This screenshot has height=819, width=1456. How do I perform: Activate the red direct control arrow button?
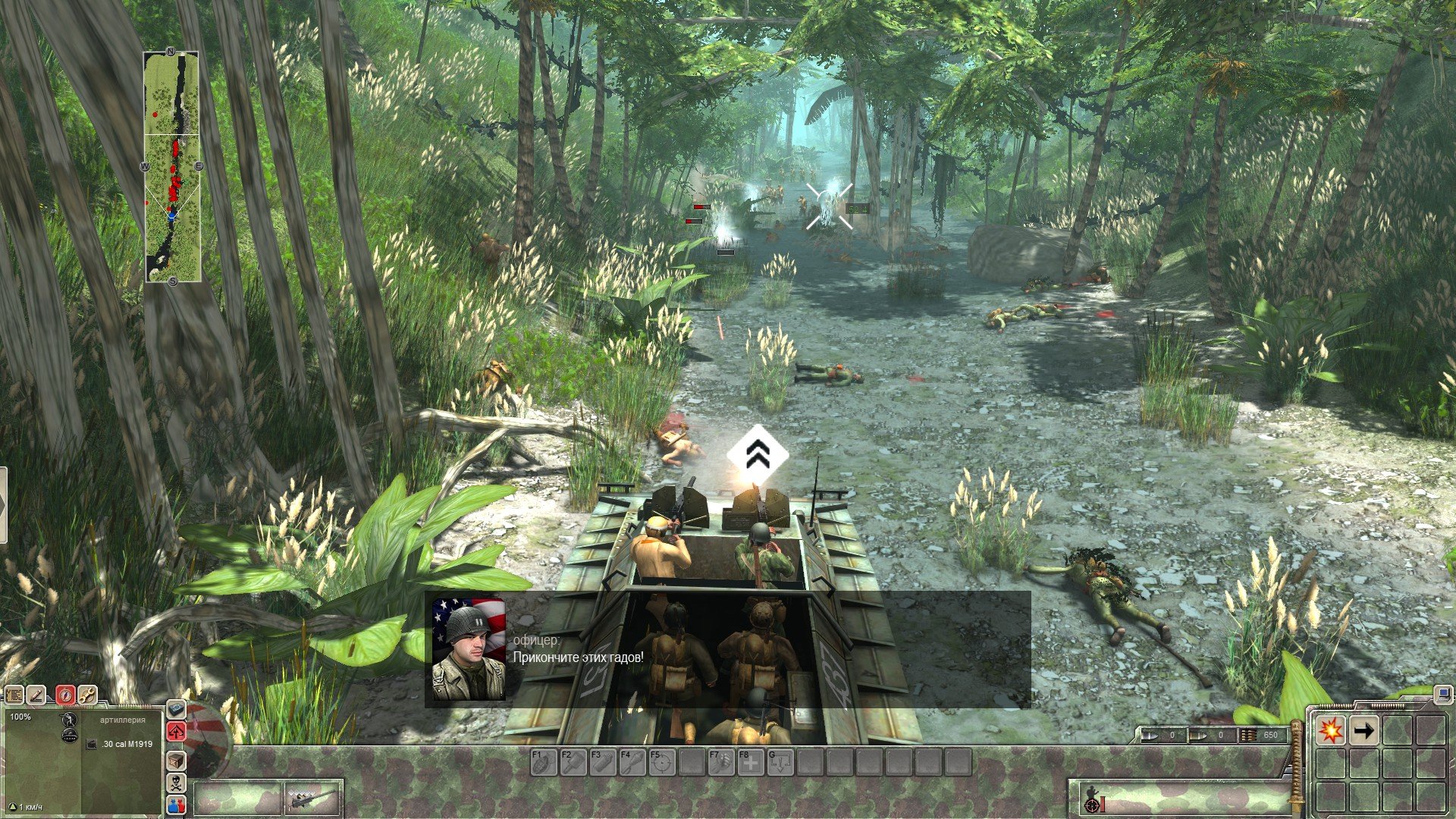pyautogui.click(x=176, y=732)
